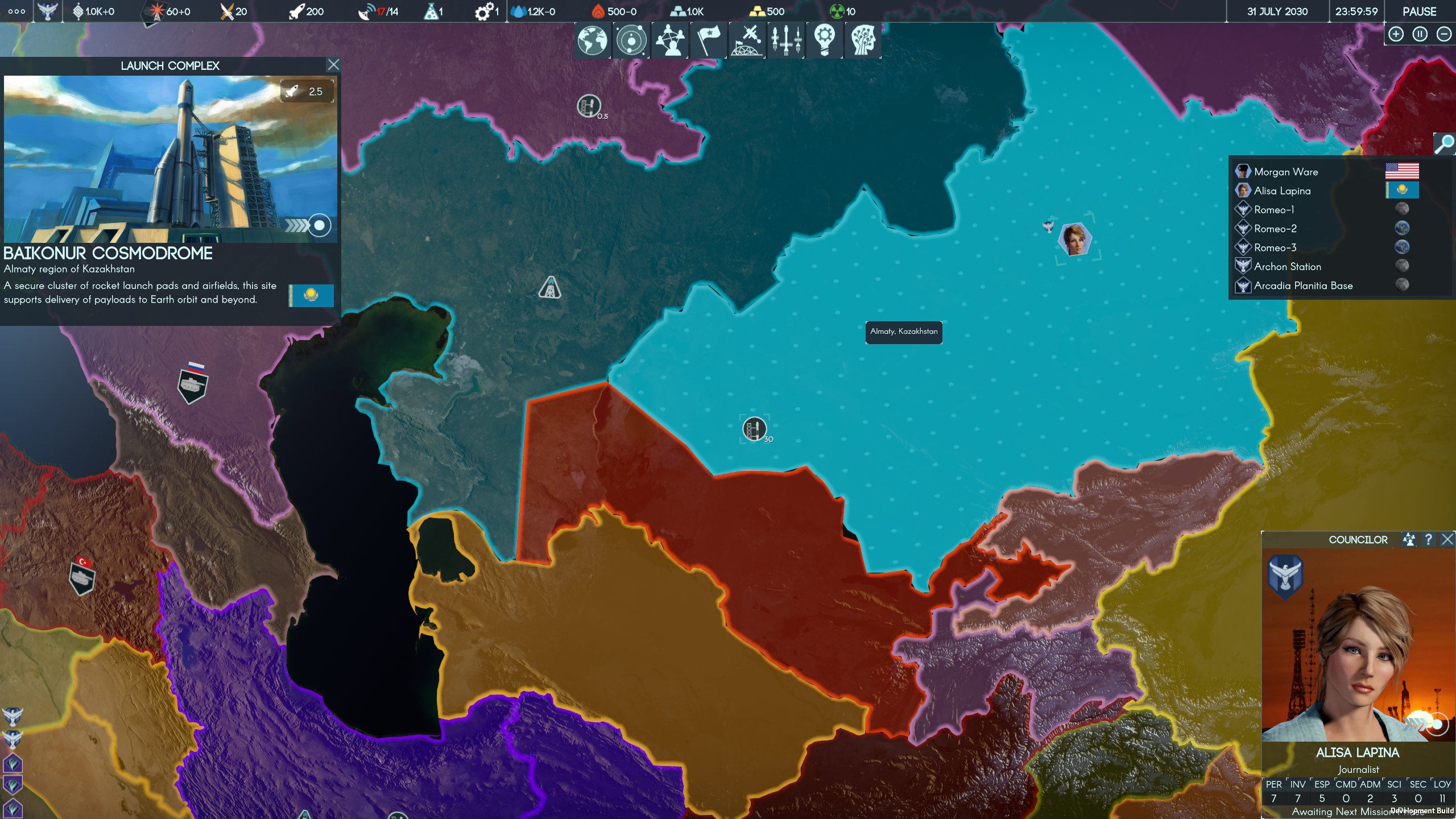Open the Tech Tree via the circuit-head icon
Screen dimensions: 1456x819
pyautogui.click(x=863, y=40)
